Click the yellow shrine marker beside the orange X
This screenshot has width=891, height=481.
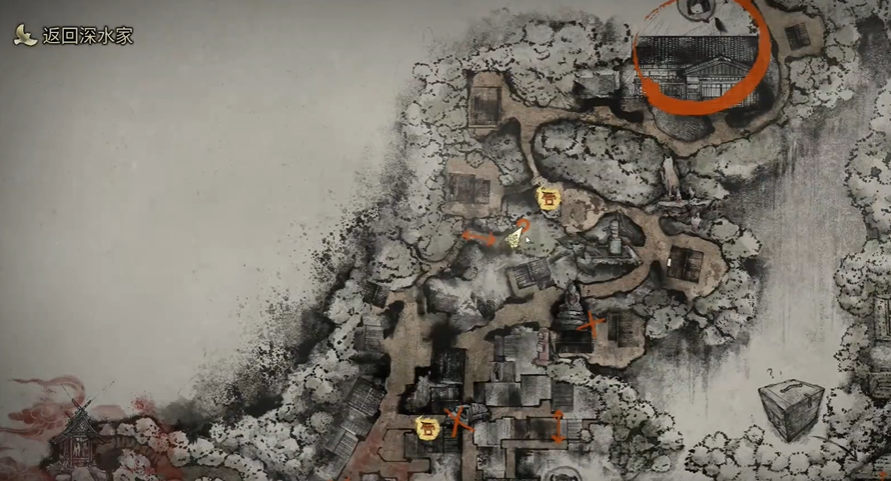(x=425, y=426)
